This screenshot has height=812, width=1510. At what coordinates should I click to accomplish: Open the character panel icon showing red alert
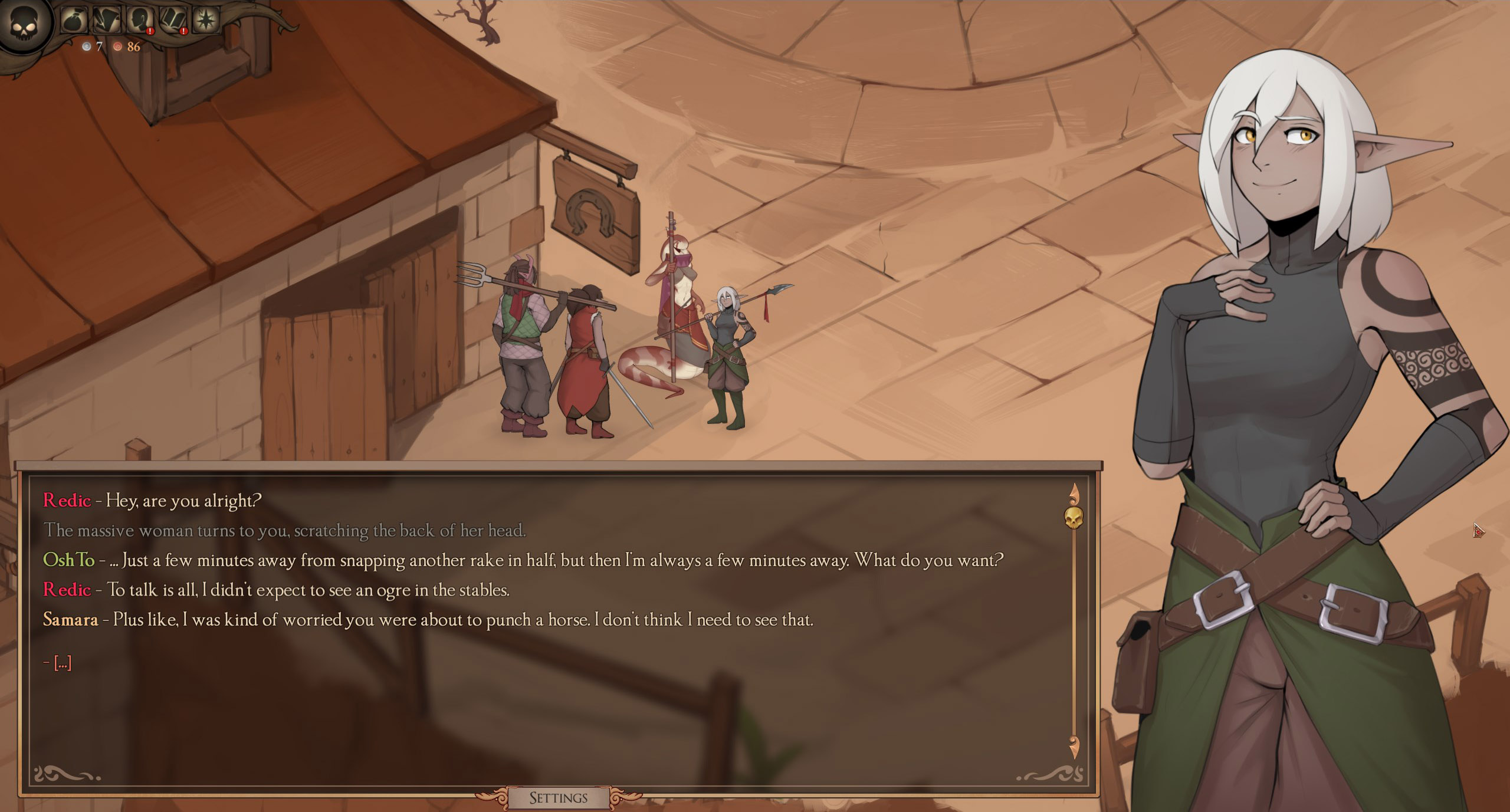(x=139, y=20)
